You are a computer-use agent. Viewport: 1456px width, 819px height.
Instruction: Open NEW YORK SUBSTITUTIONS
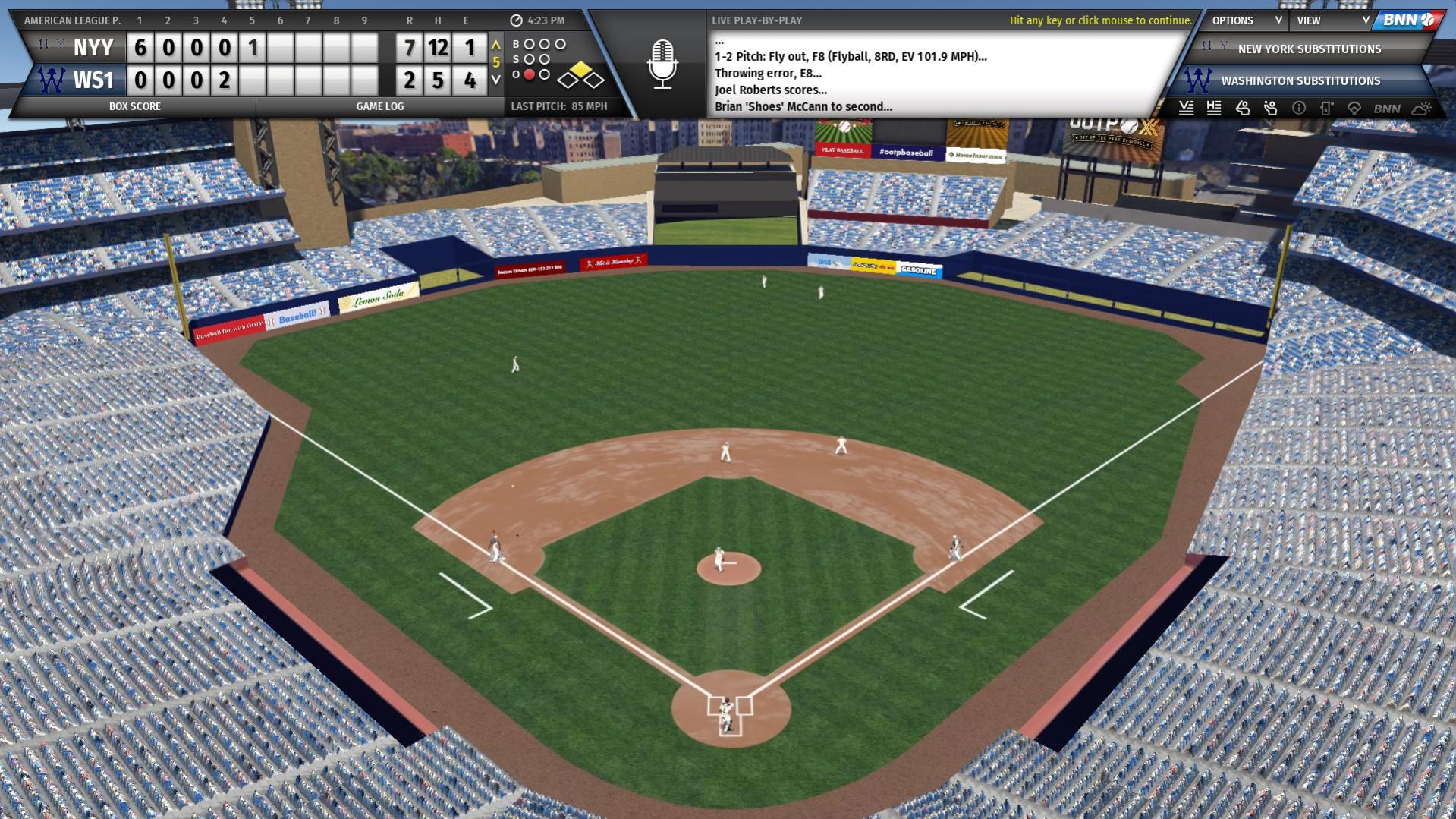(x=1309, y=49)
